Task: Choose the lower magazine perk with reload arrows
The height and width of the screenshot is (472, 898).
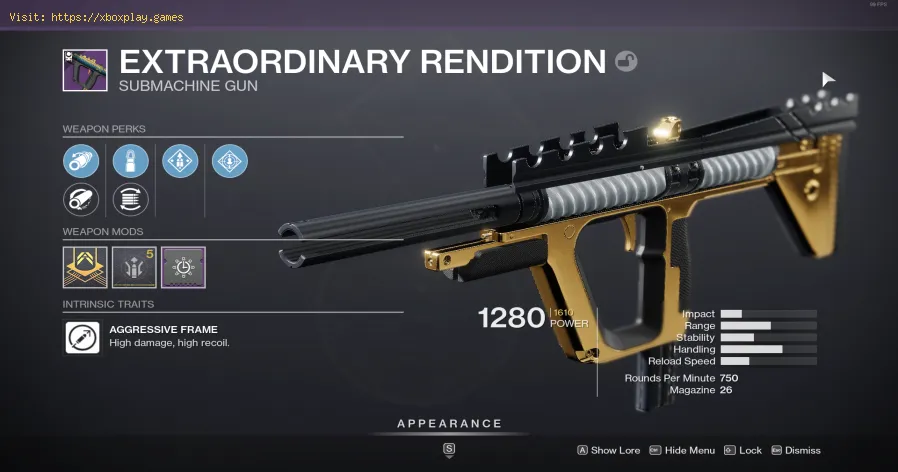Action: tap(130, 200)
